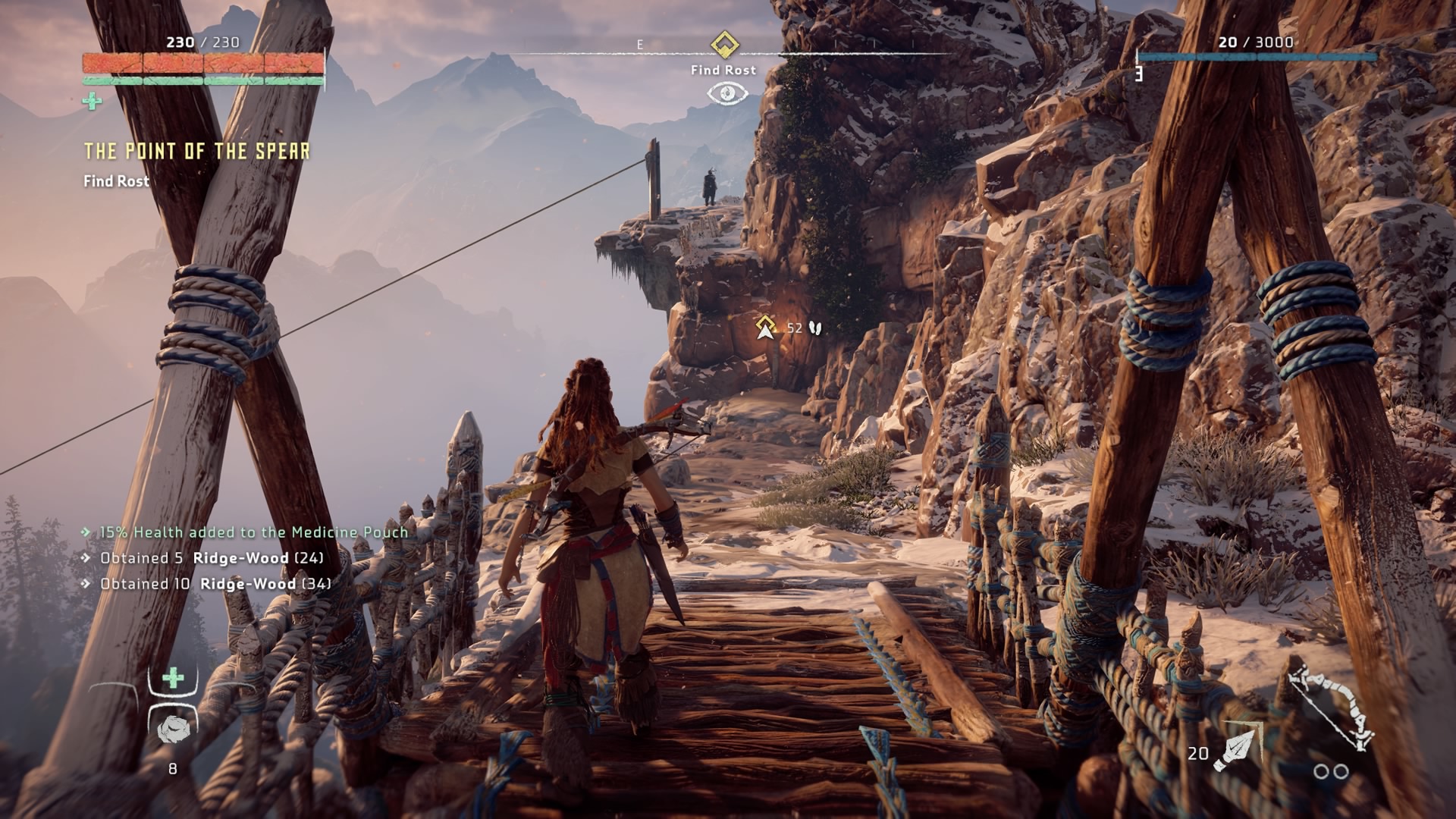
Task: Open the Ridge-Wood obtained 10 notification
Action: pos(215,584)
